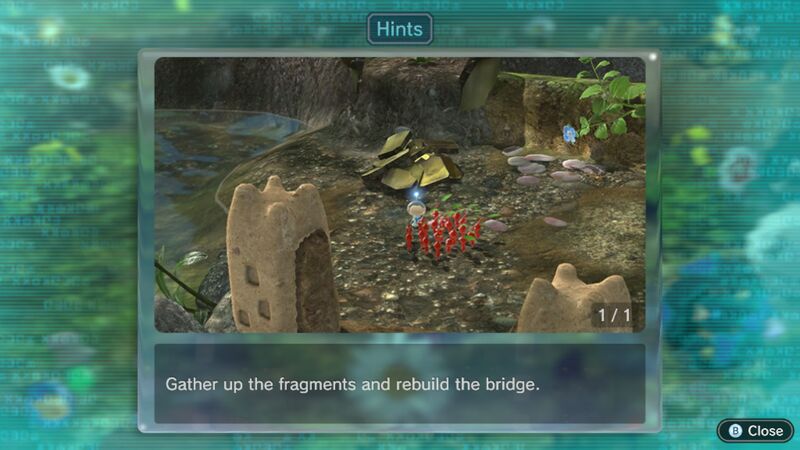Select the Hints header tab

coord(399,29)
